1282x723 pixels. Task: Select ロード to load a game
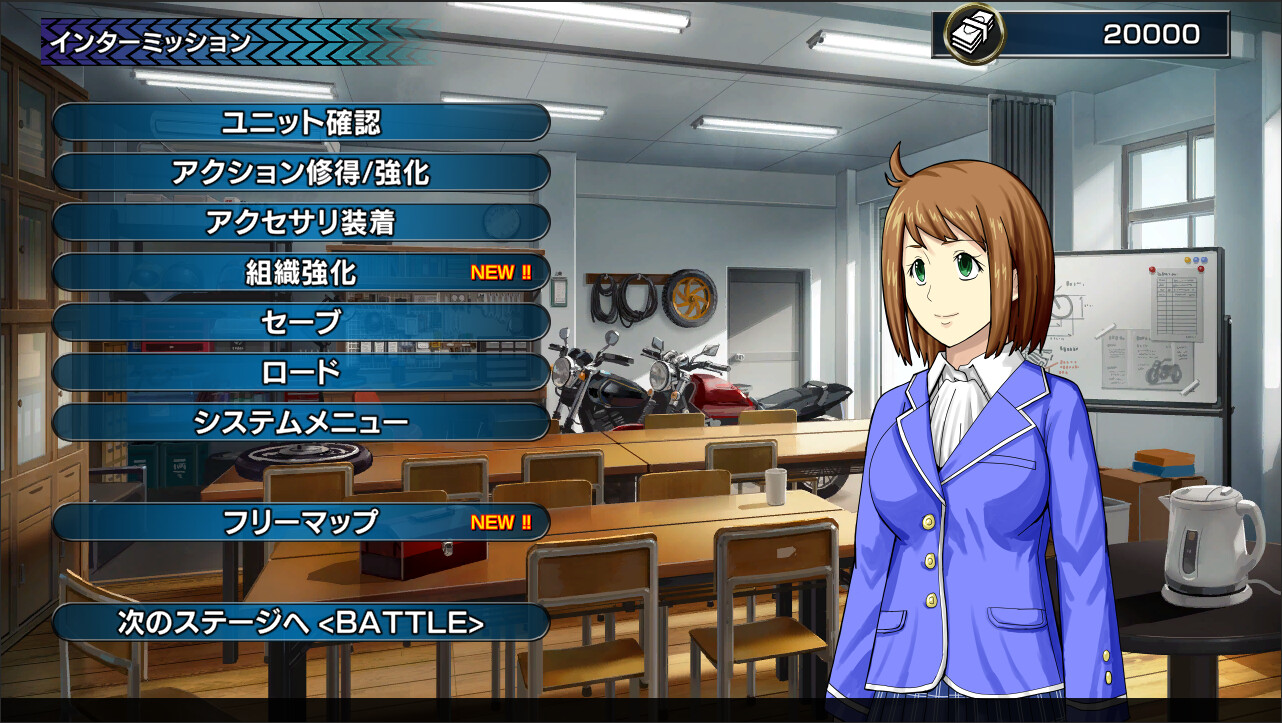[300, 372]
